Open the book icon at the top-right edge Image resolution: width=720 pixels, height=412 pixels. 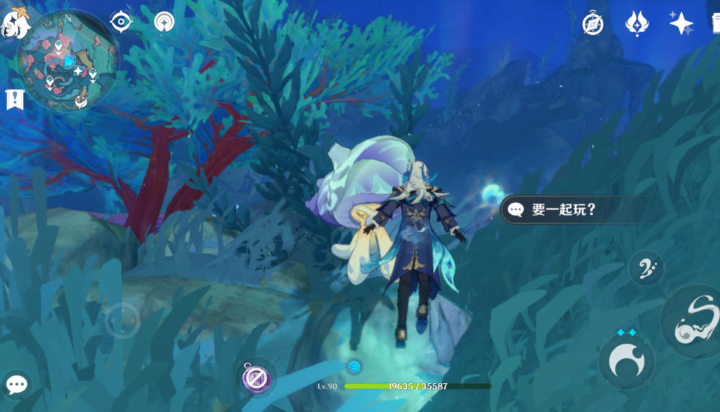click(x=714, y=23)
